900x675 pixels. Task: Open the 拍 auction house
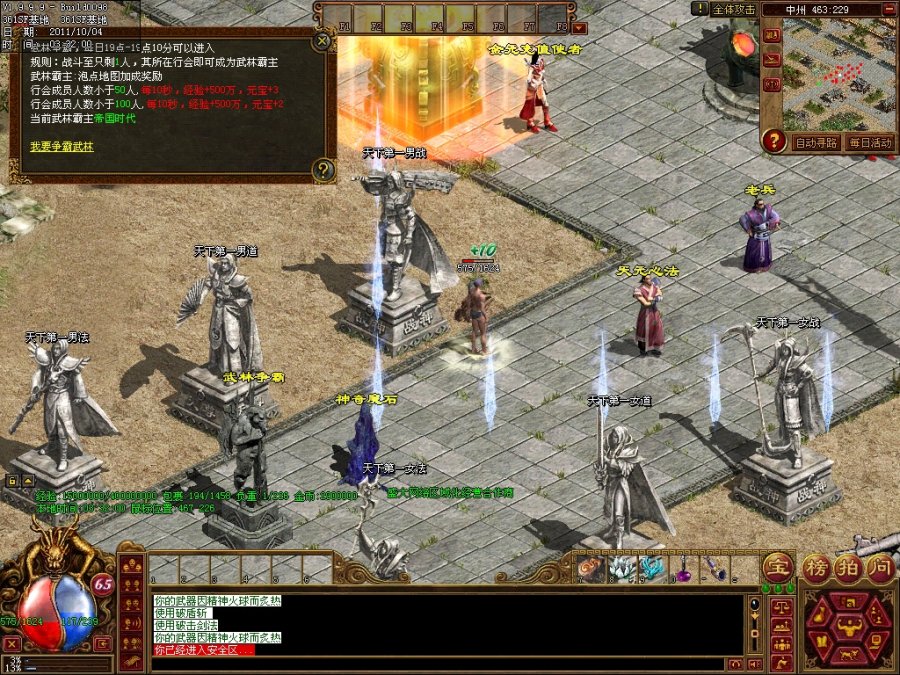(x=848, y=566)
